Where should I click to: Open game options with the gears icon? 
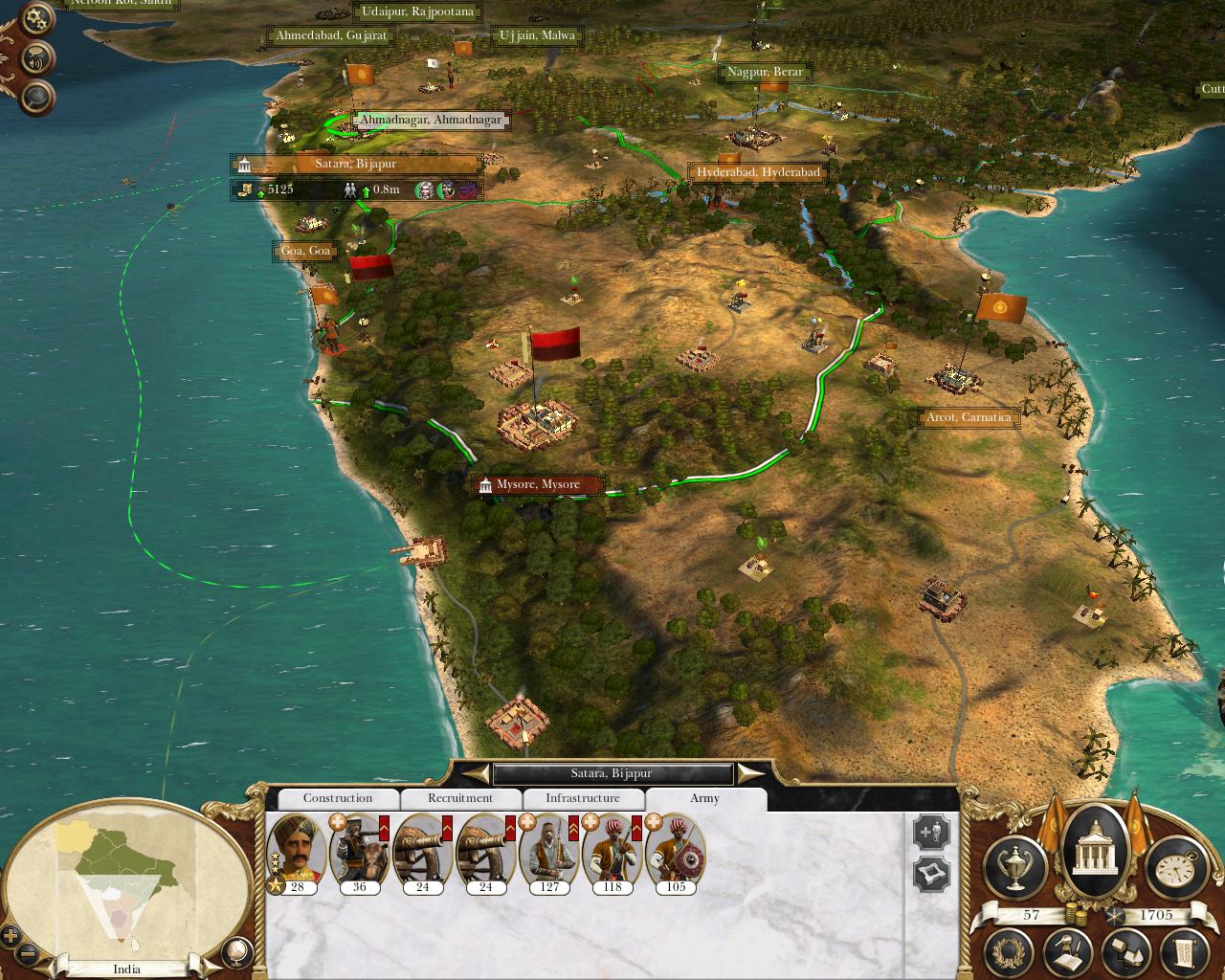pos(36,18)
